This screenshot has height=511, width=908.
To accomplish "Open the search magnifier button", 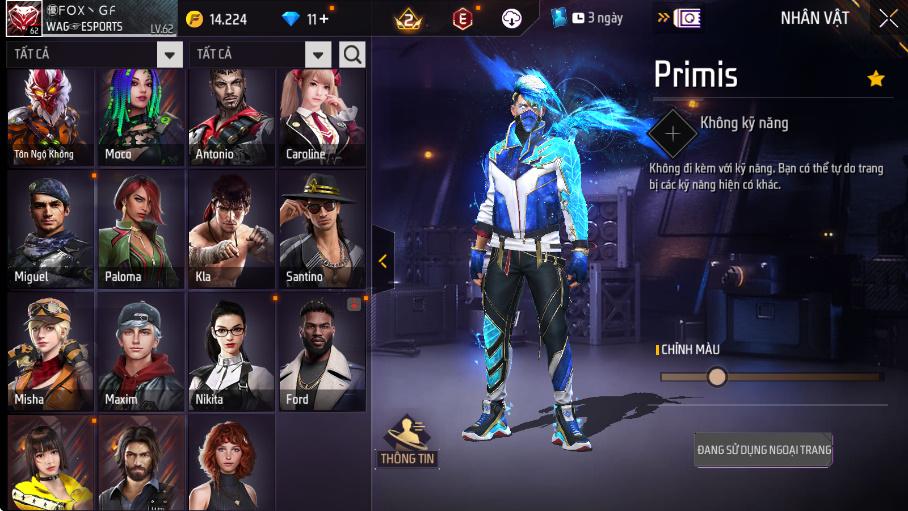I will (x=352, y=54).
